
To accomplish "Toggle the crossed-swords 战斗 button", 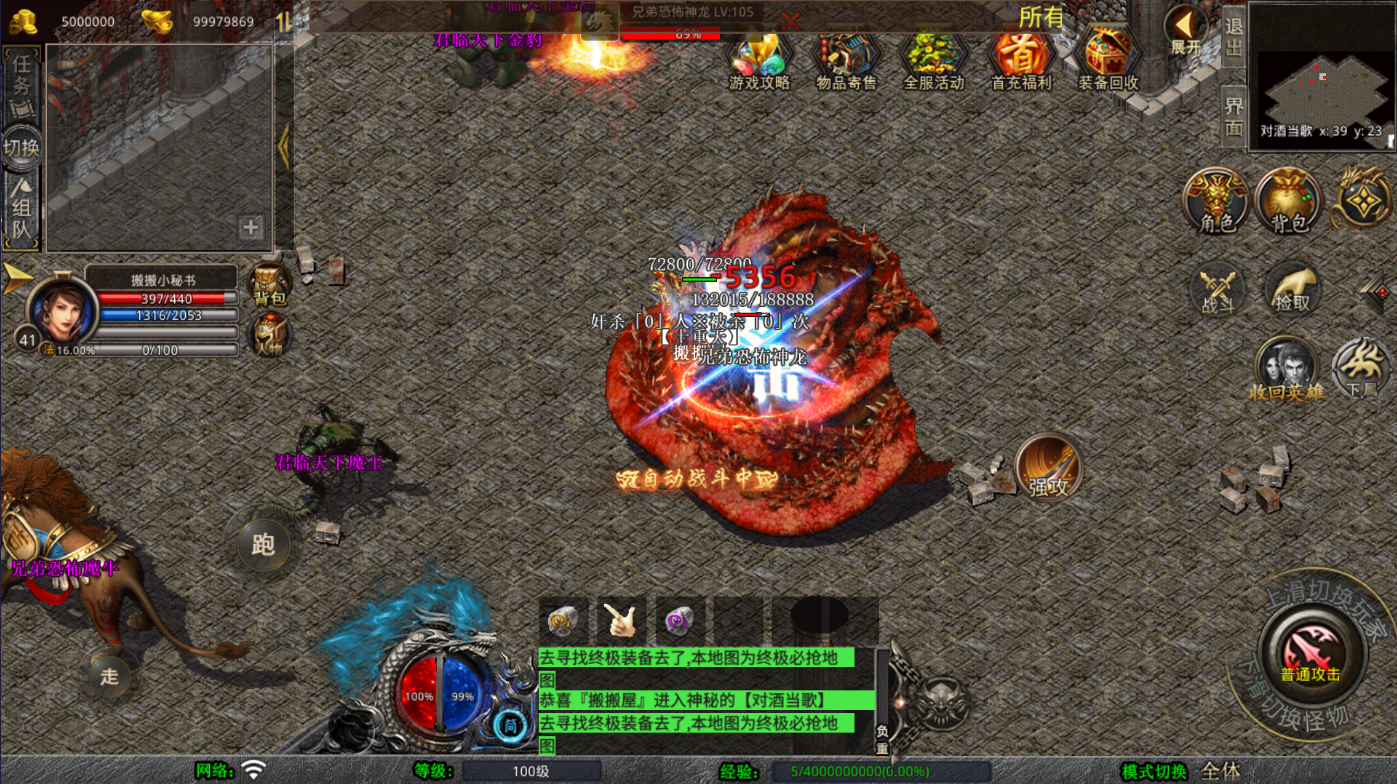I will pyautogui.click(x=1217, y=292).
